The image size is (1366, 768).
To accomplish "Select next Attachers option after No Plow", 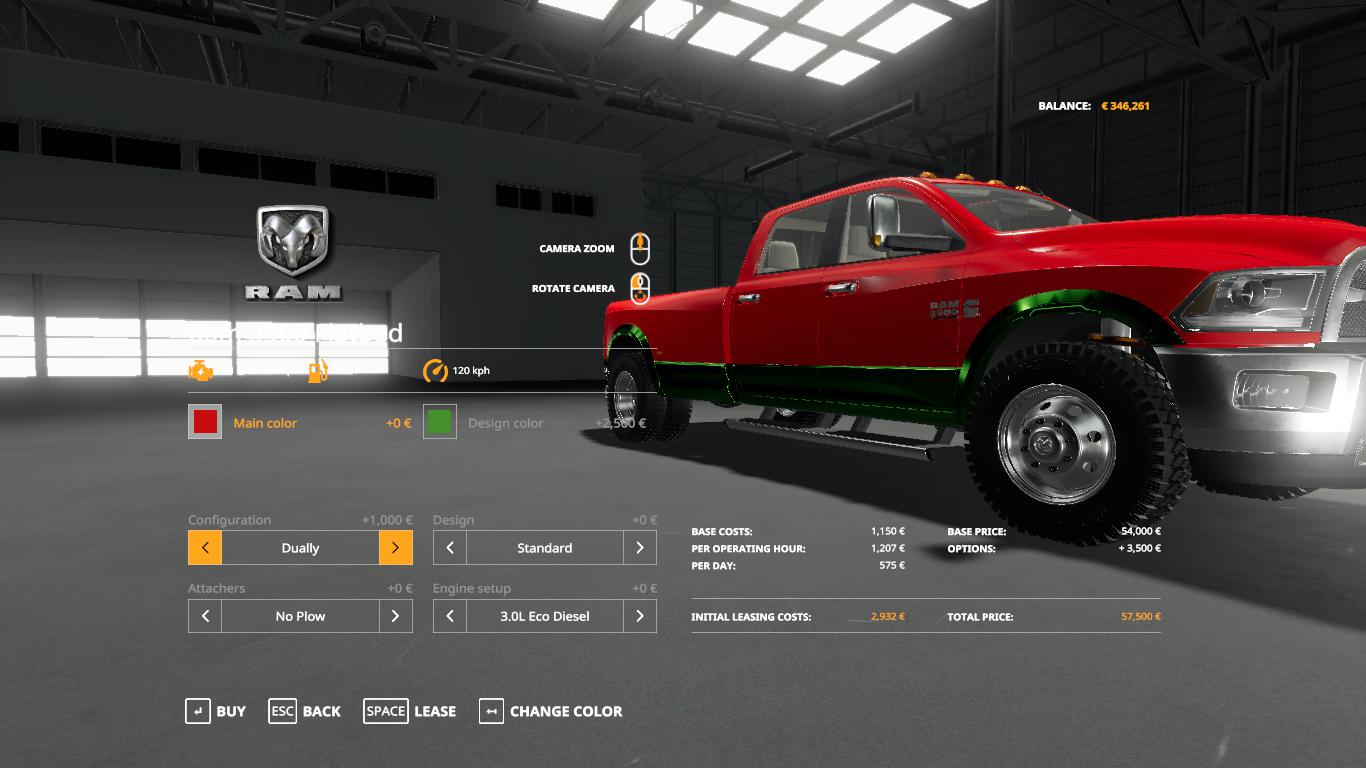I will [x=396, y=616].
